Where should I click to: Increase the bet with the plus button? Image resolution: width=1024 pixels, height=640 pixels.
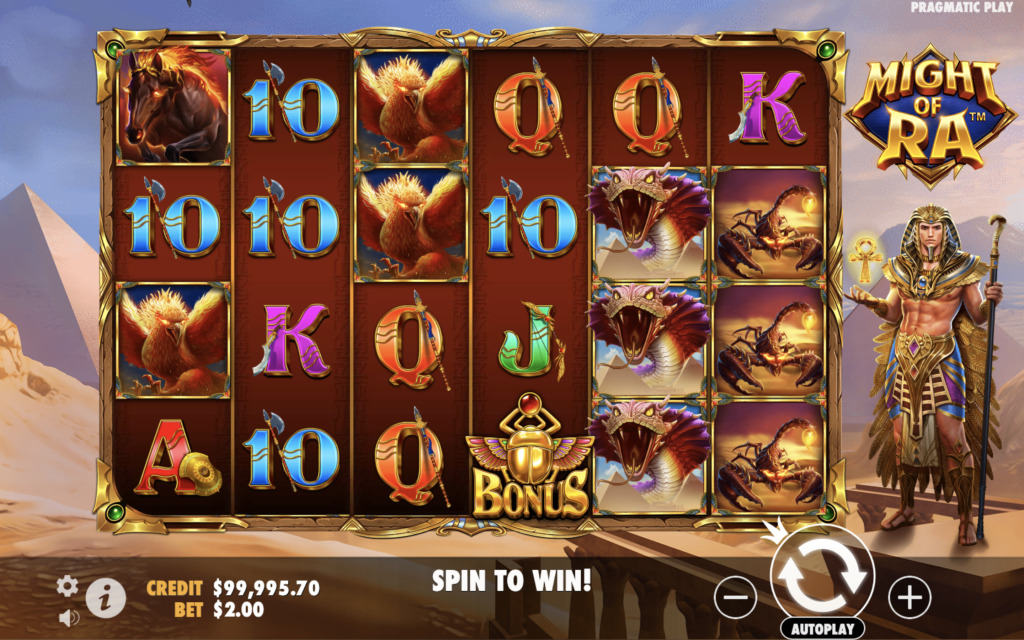(909, 597)
